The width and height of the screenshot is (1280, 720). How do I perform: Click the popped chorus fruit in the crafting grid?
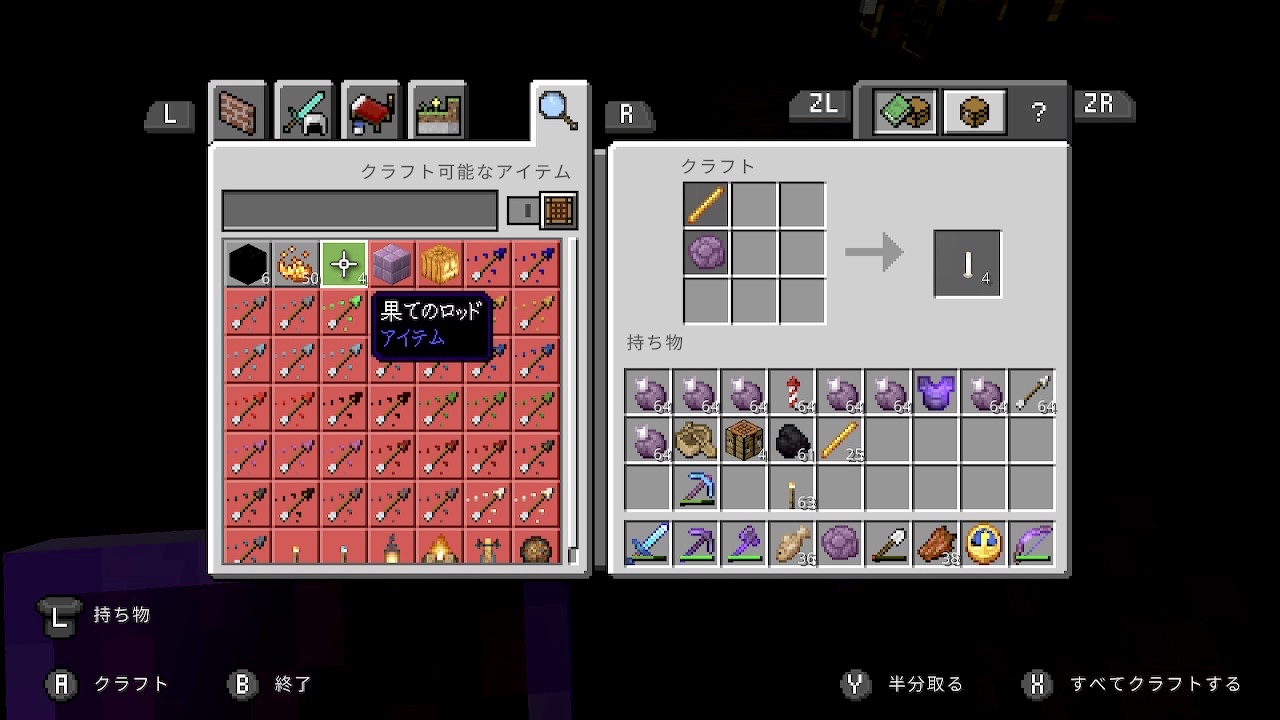pos(706,253)
